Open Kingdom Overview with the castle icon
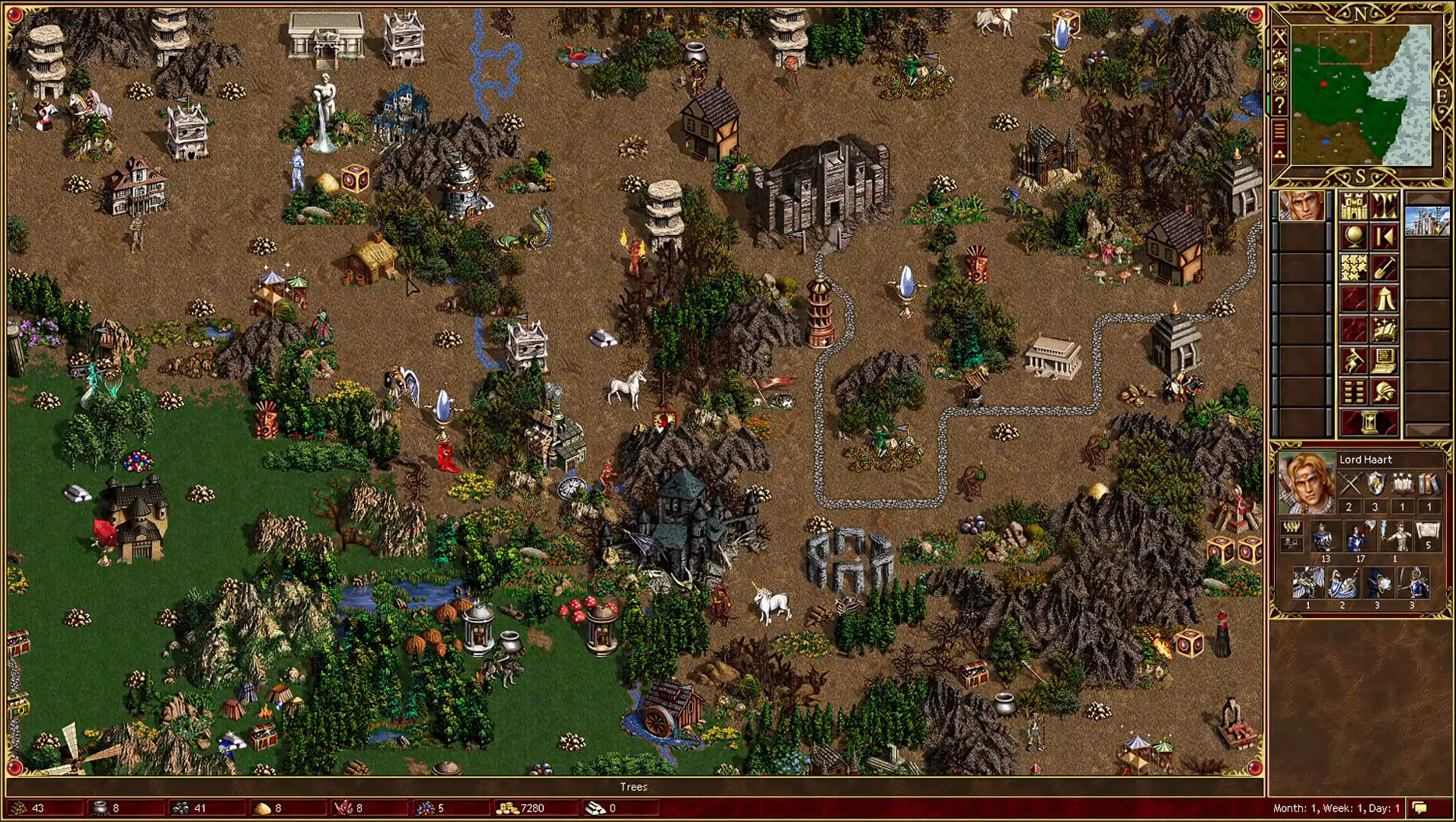The width and height of the screenshot is (1456, 822). point(1354,207)
